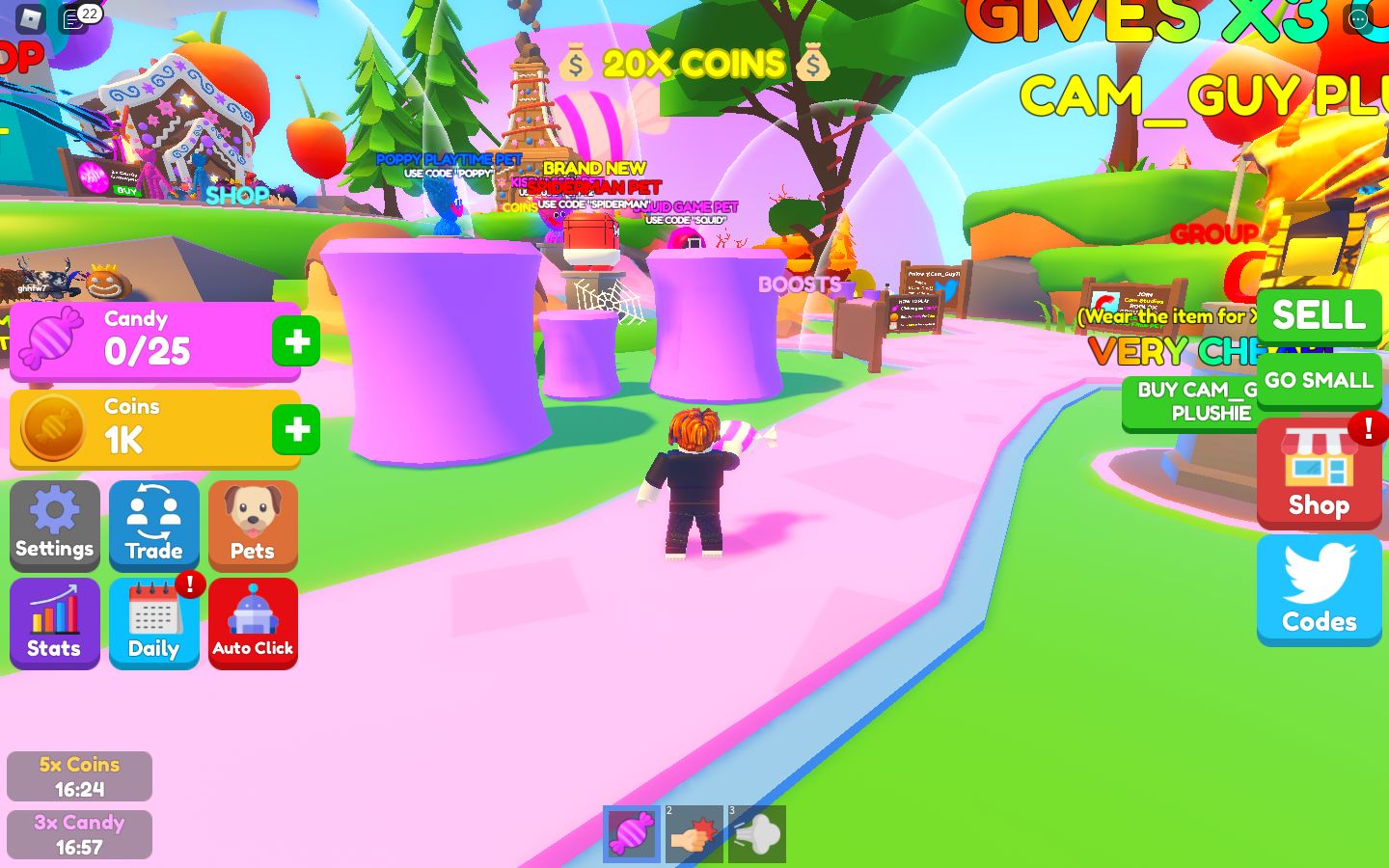The height and width of the screenshot is (868, 1389).
Task: Buy more Candy with the plus button
Action: click(x=295, y=339)
